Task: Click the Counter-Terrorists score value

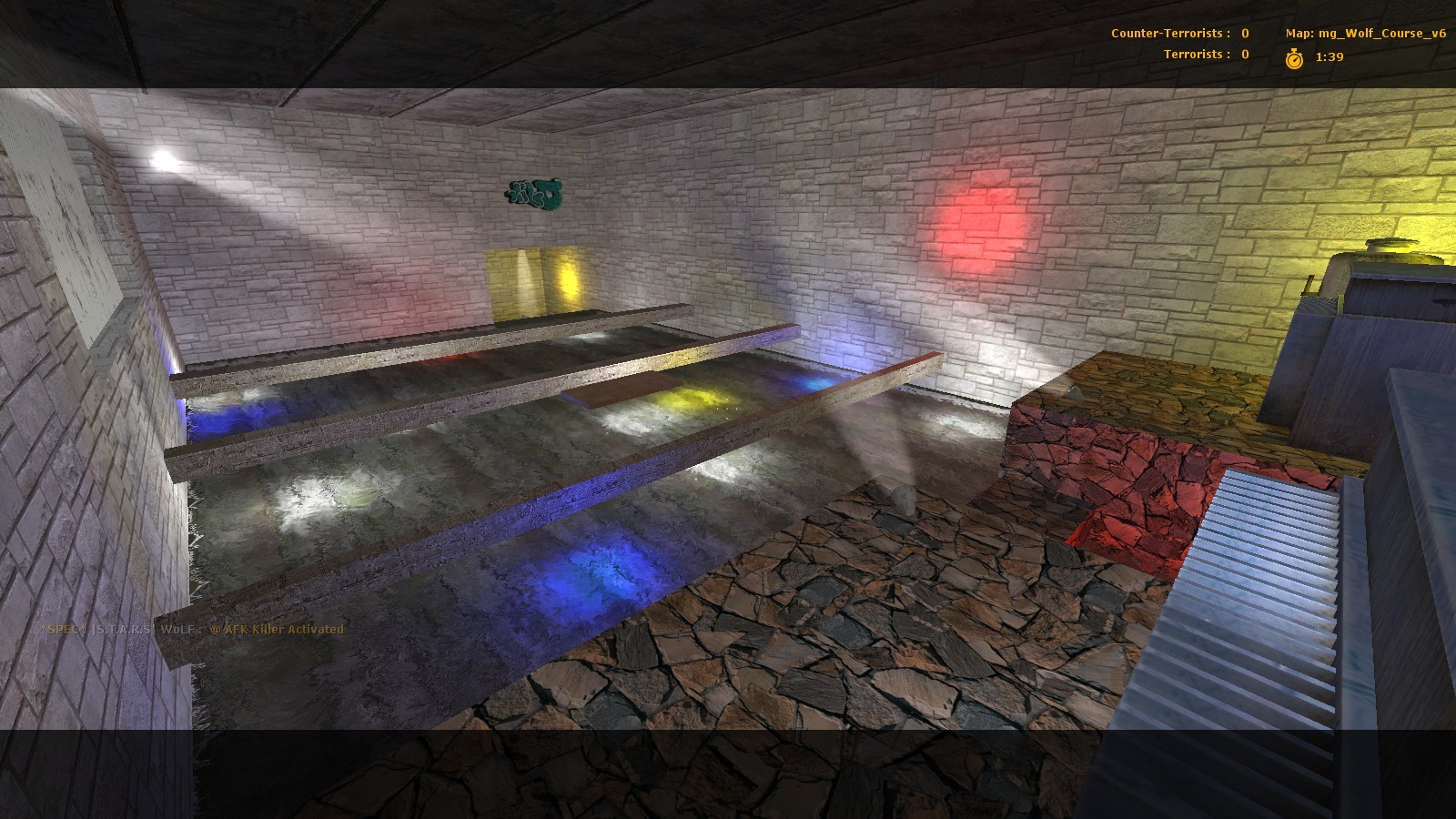Action: click(x=1245, y=33)
